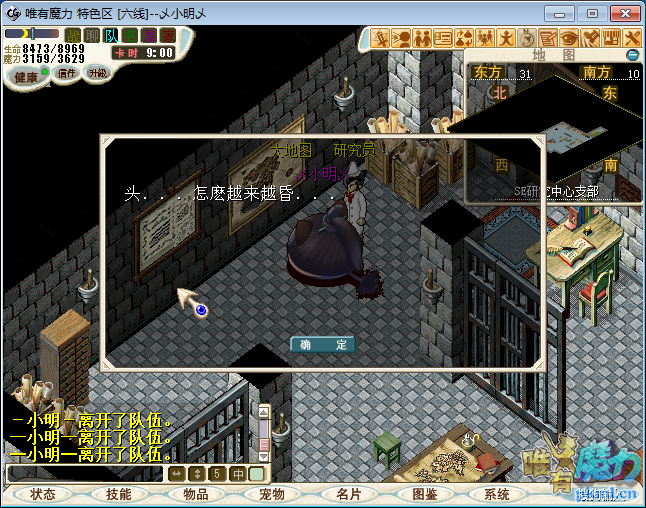This screenshot has width=646, height=508.
Task: Open the 状态 status menu
Action: click(43, 494)
